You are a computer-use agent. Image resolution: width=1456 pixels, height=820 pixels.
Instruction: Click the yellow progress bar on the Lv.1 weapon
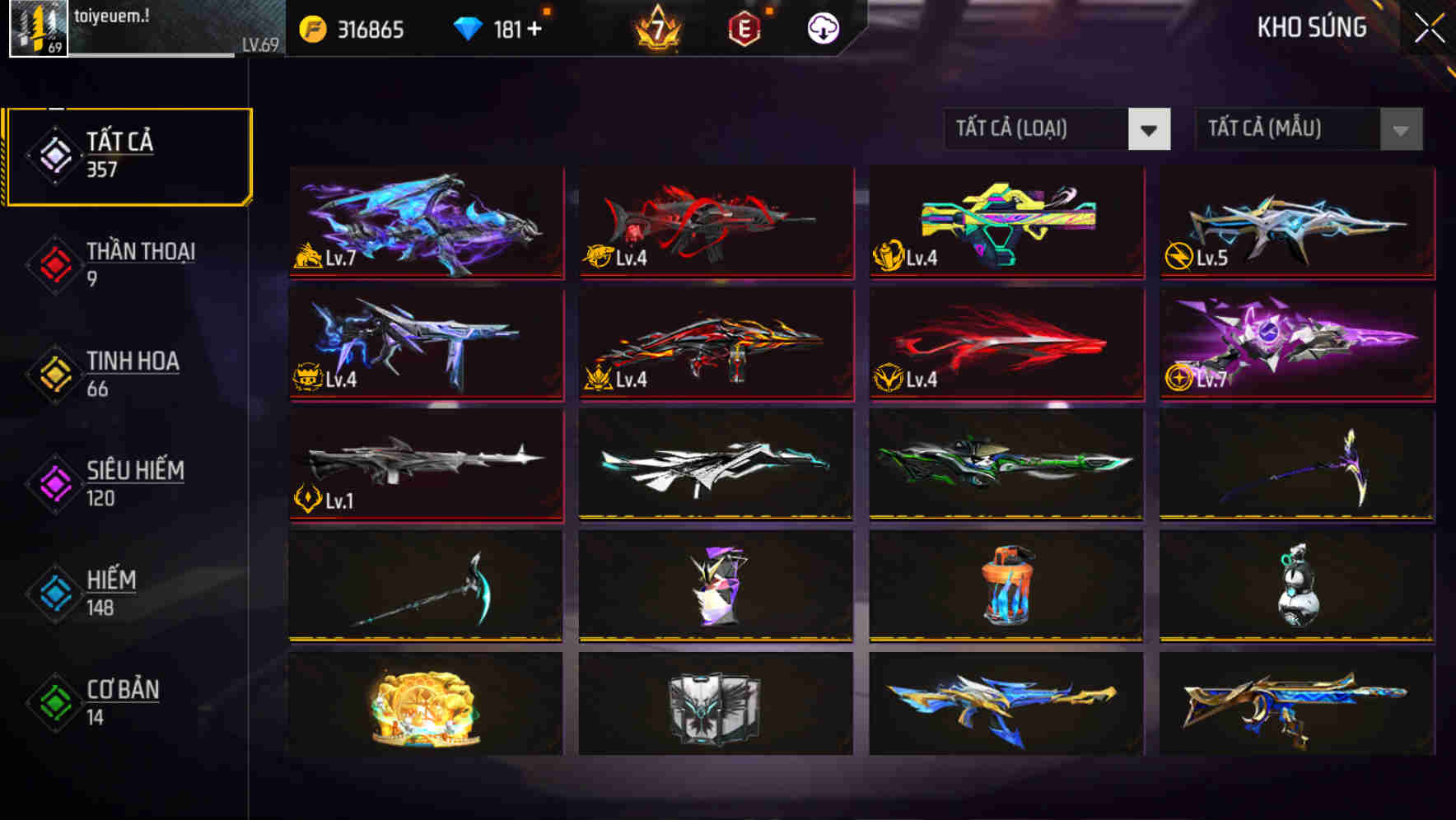[426, 520]
